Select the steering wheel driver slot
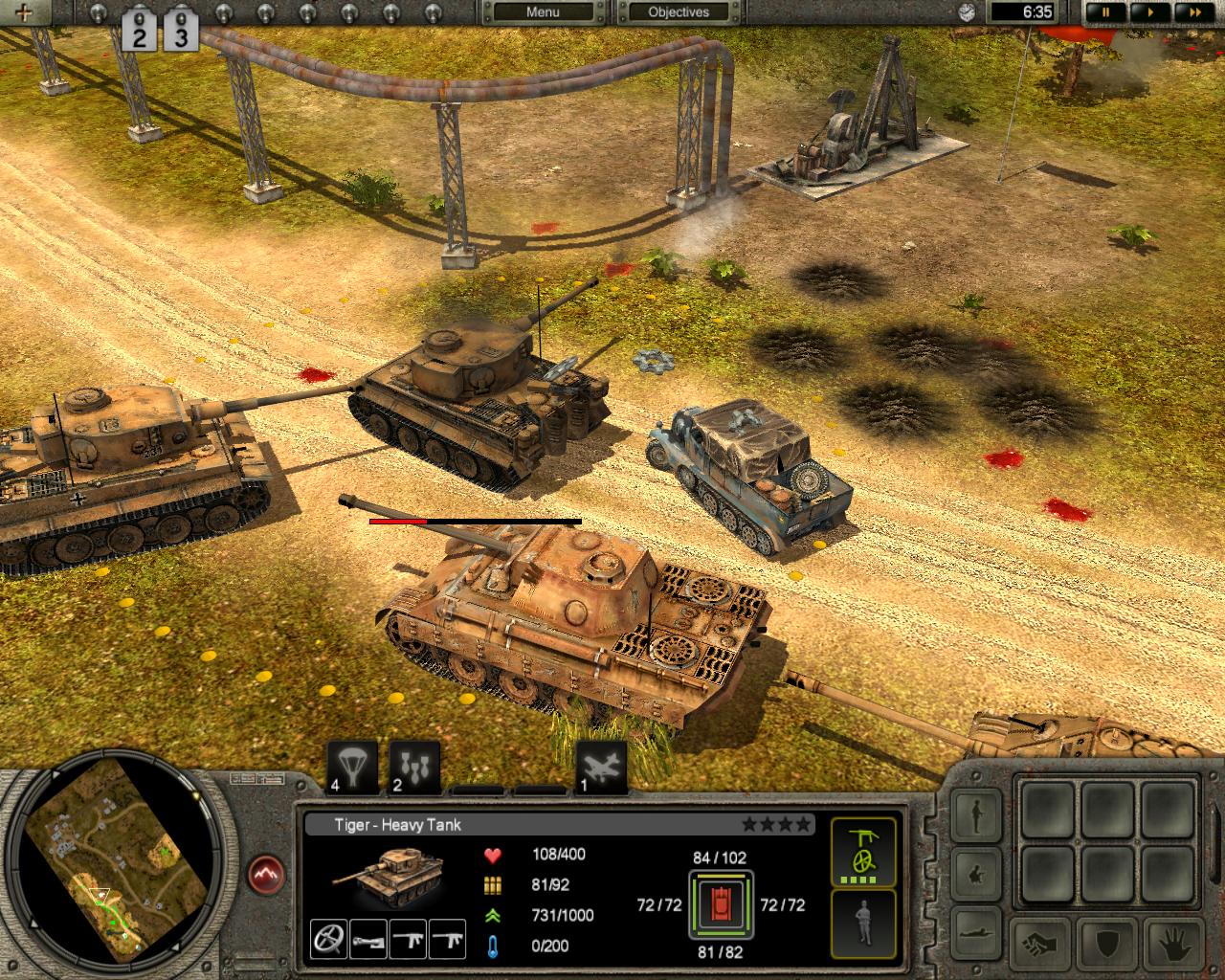This screenshot has height=980, width=1225. [329, 939]
